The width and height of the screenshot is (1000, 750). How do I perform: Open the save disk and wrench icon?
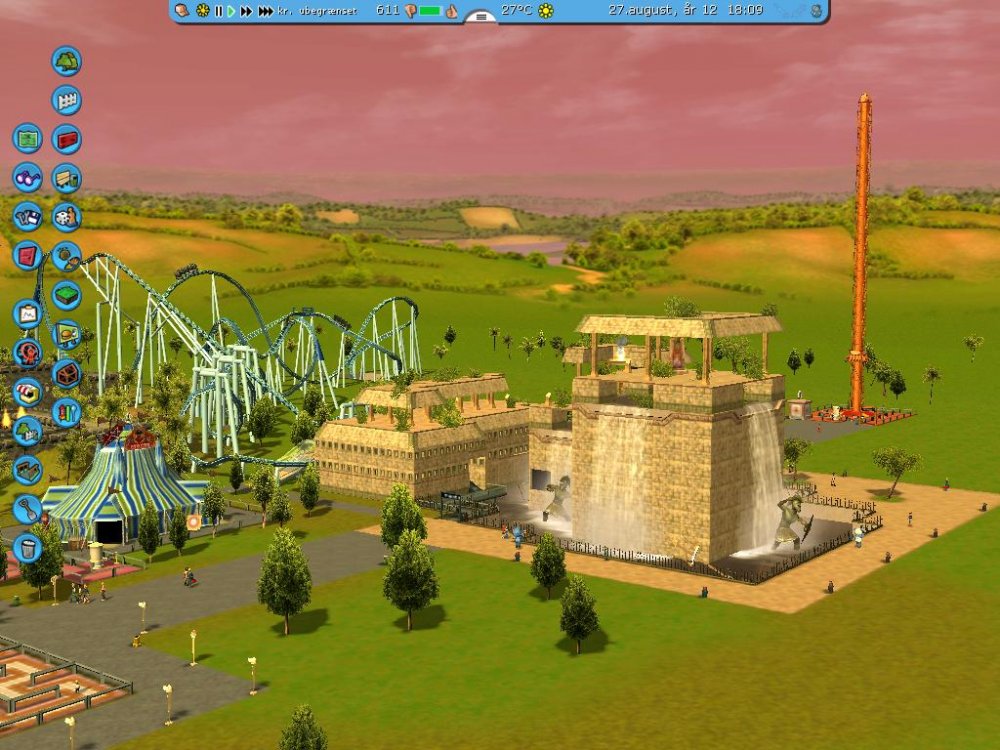click(27, 216)
